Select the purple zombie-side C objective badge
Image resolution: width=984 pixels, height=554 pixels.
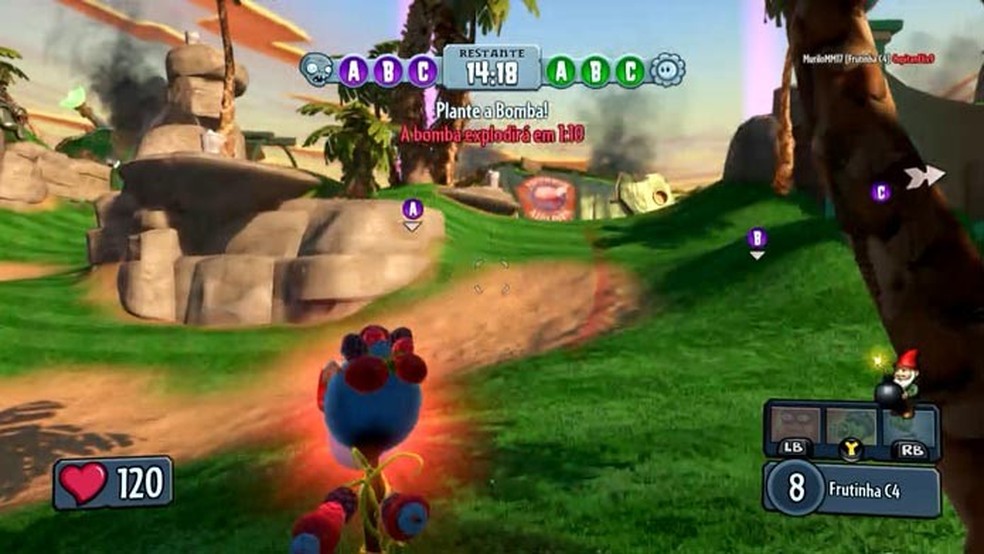[x=424, y=71]
